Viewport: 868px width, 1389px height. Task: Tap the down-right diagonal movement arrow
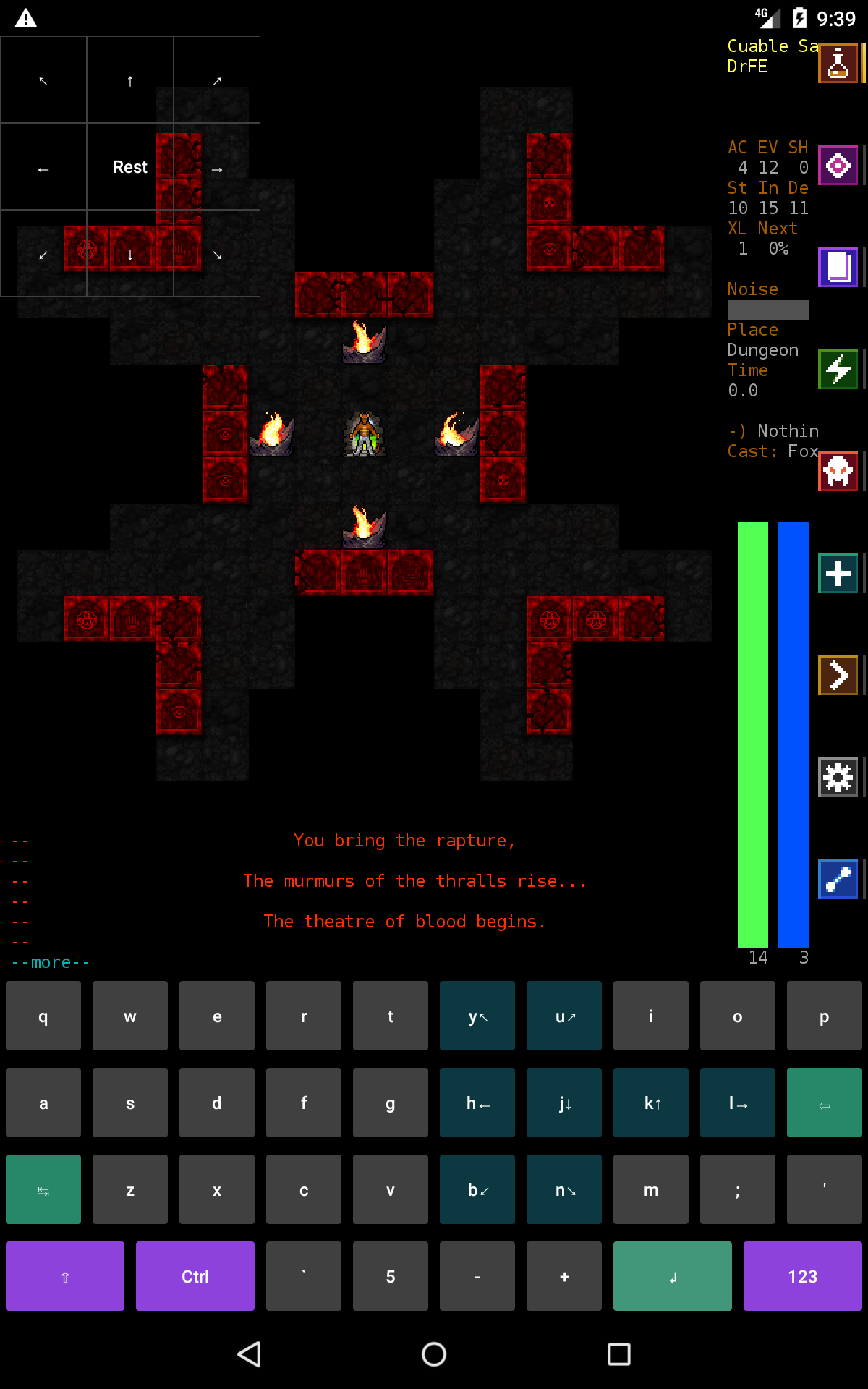pos(217,255)
